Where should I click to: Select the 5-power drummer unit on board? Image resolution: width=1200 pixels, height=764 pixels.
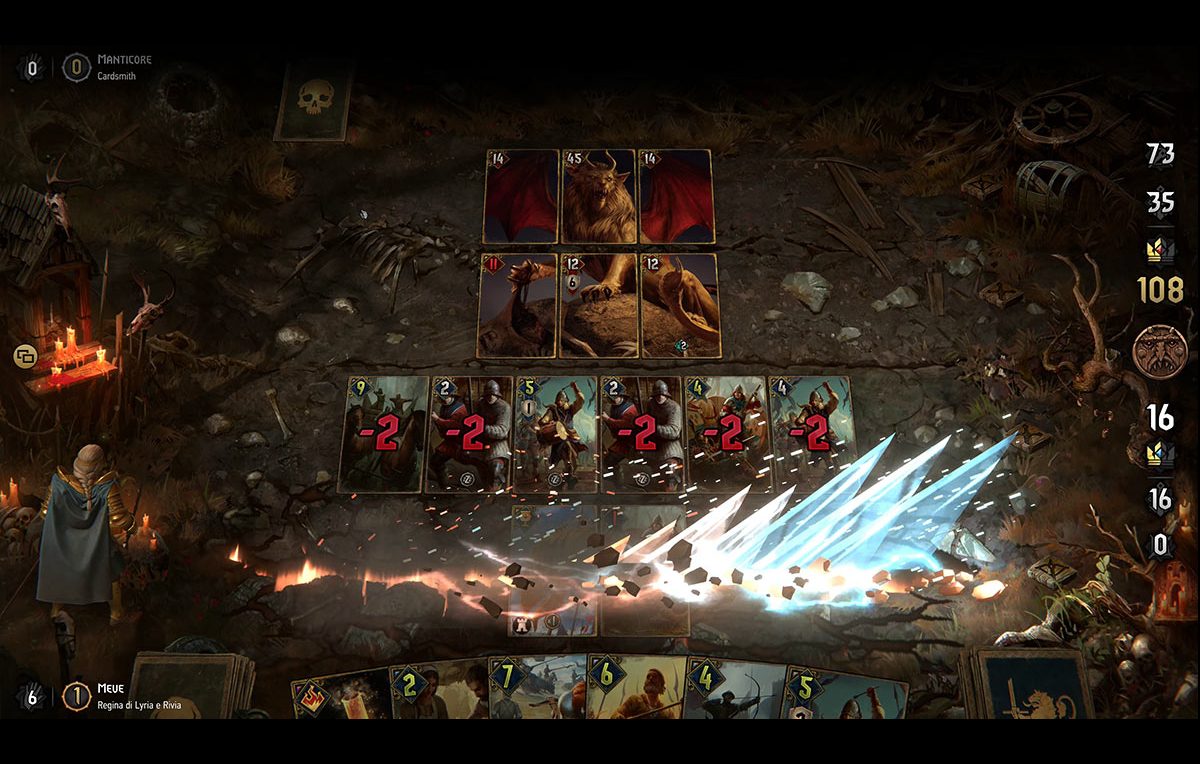tap(554, 434)
